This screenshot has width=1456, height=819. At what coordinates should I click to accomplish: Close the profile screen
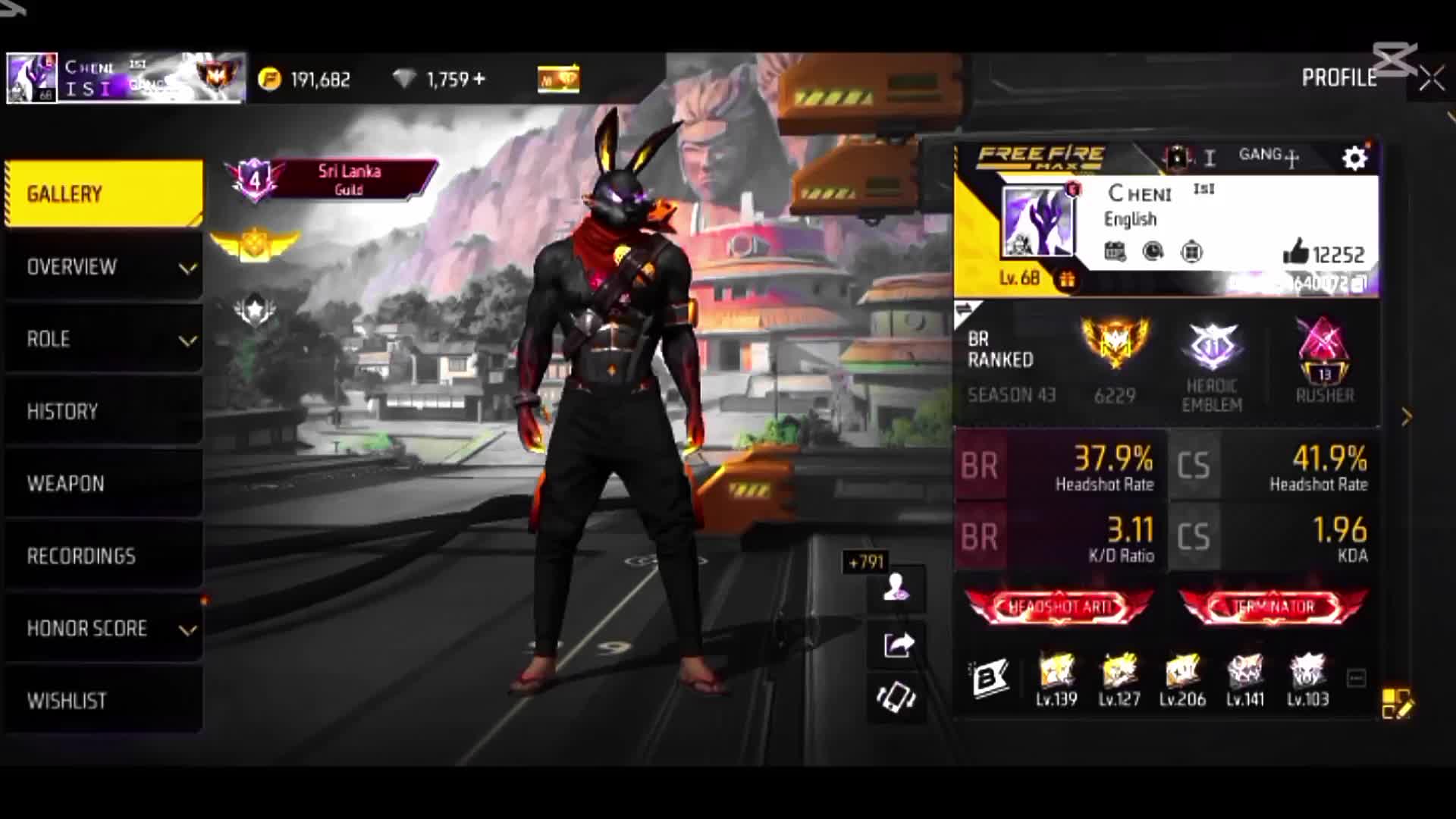[1432, 78]
